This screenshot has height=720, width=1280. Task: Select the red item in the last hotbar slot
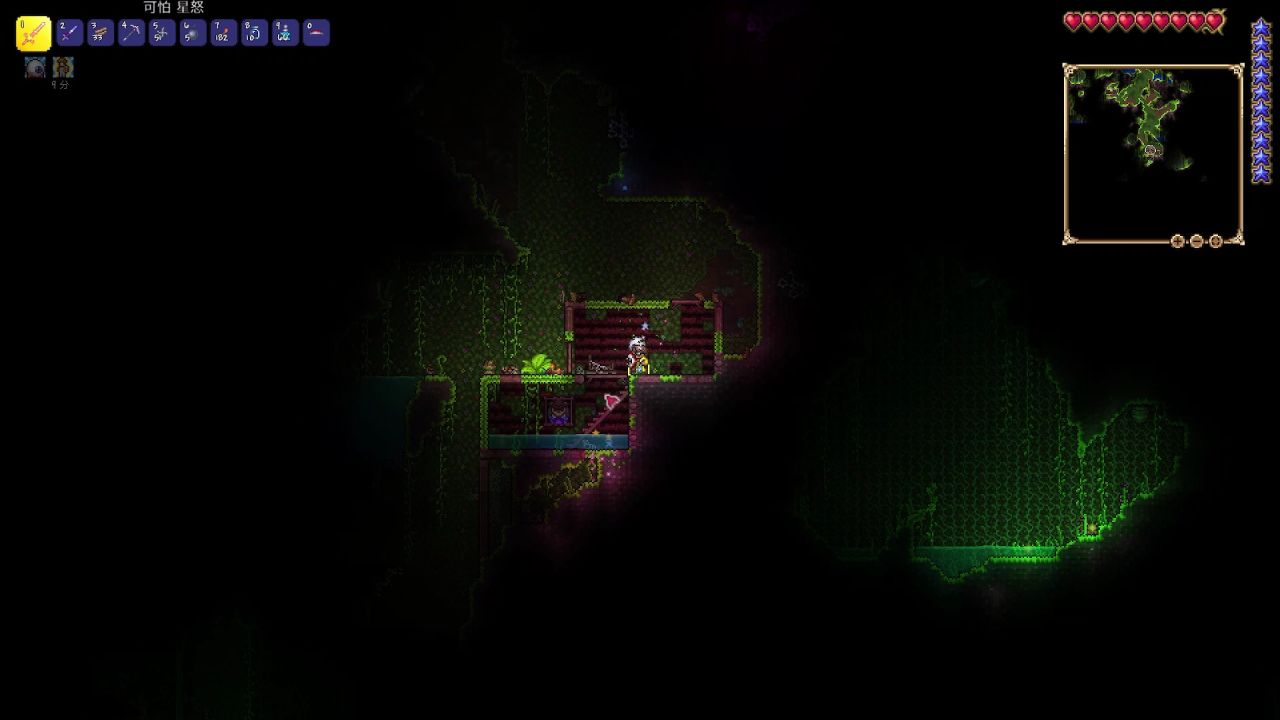click(316, 33)
